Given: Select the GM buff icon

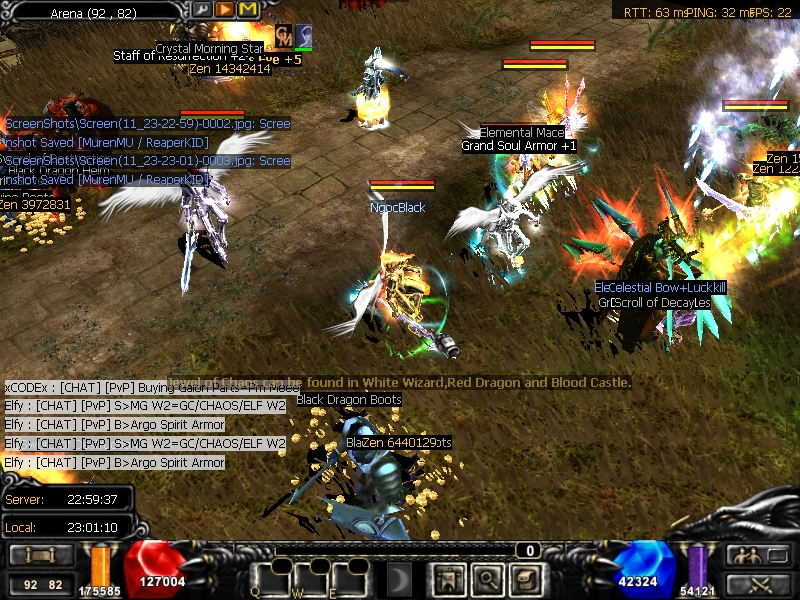Looking at the screenshot, I should pos(284,35).
